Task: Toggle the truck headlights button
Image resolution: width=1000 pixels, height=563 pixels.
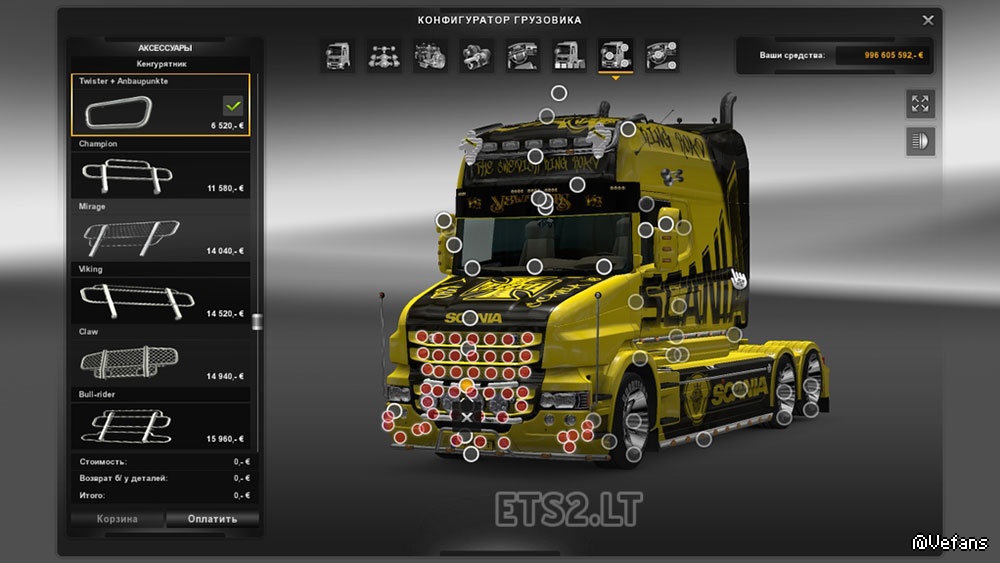Action: [x=920, y=141]
